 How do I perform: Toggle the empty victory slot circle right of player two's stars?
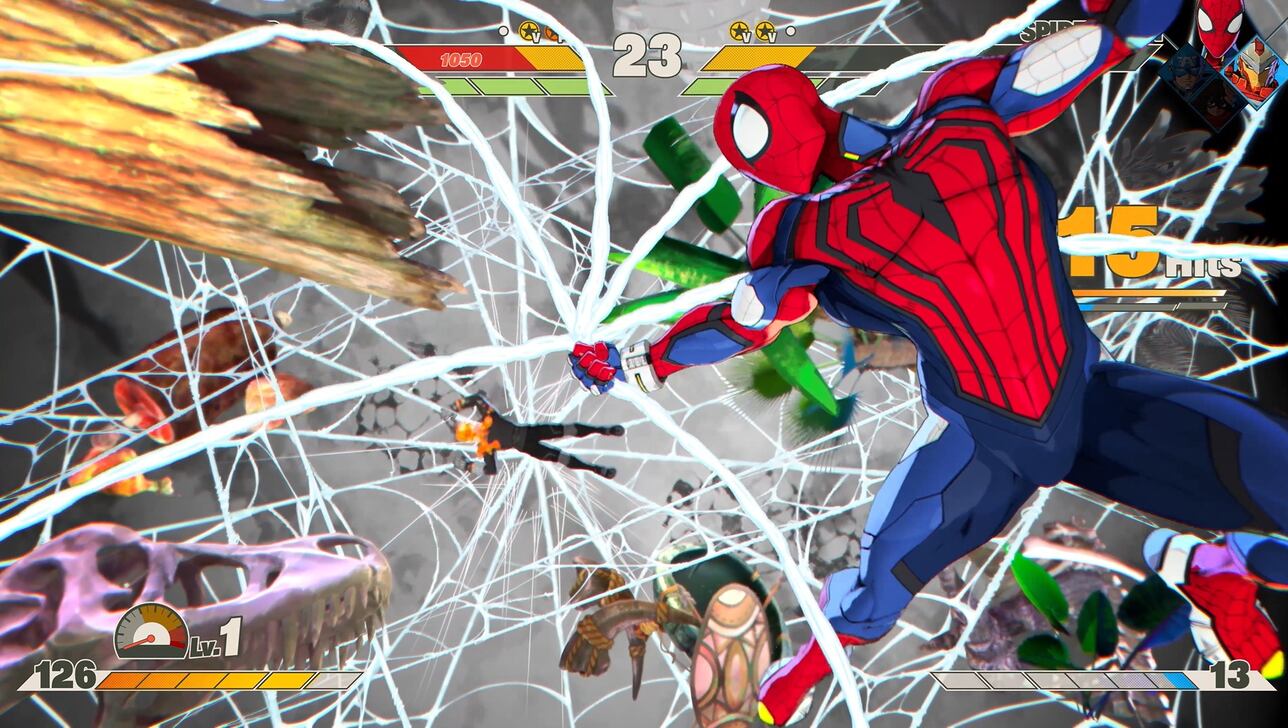click(790, 31)
